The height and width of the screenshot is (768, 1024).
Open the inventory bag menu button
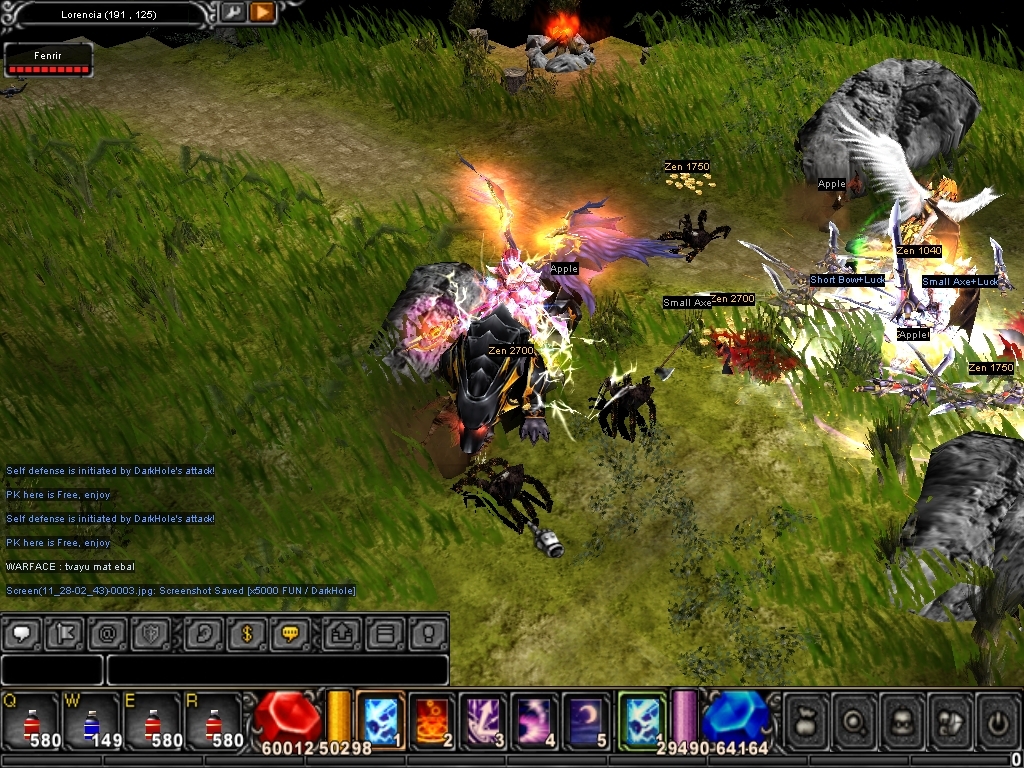[806, 720]
